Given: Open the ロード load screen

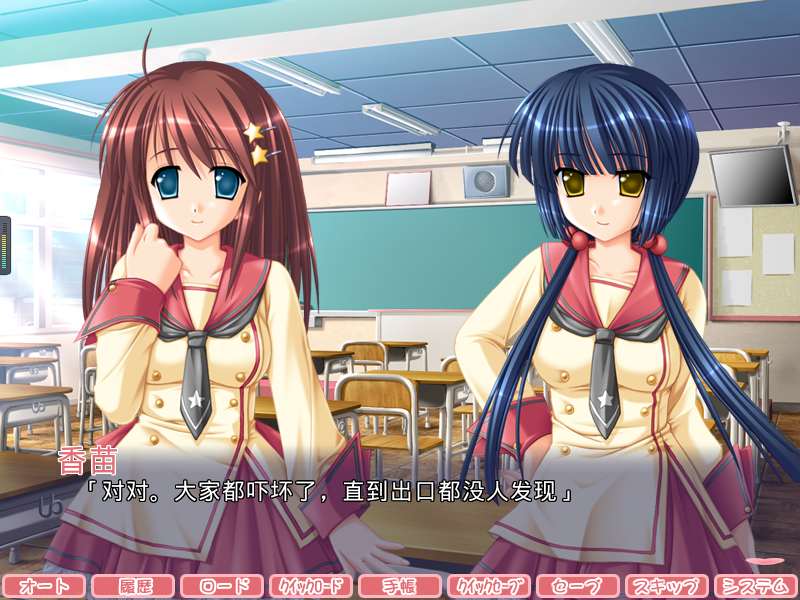Looking at the screenshot, I should click(222, 586).
